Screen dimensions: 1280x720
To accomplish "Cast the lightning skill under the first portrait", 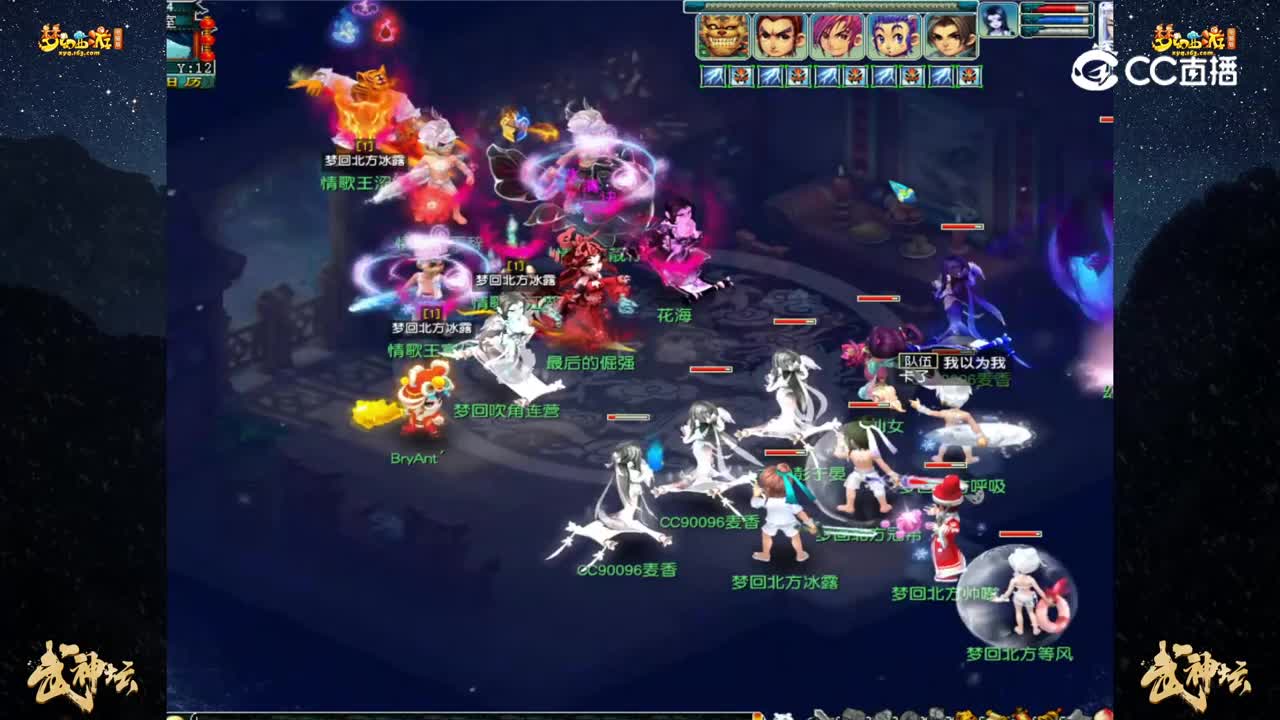I will click(713, 74).
